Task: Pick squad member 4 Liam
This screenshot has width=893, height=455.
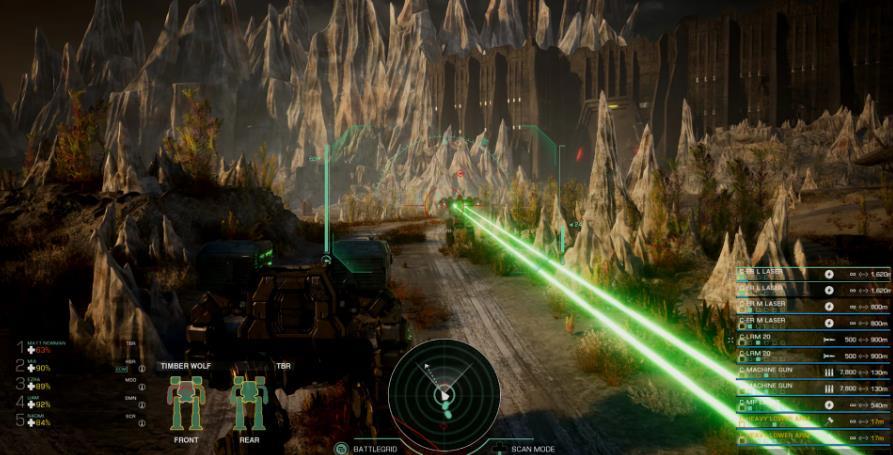Action: pyautogui.click(x=38, y=401)
